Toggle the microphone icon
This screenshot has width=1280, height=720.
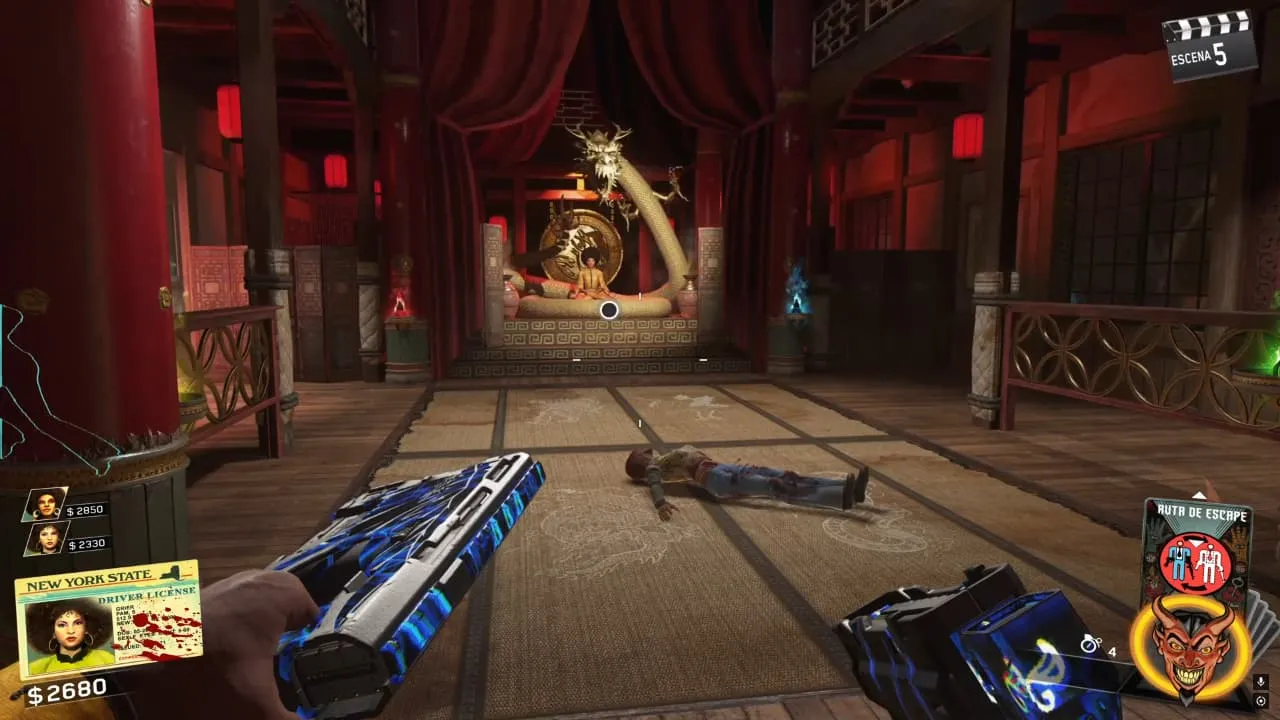point(1261,682)
